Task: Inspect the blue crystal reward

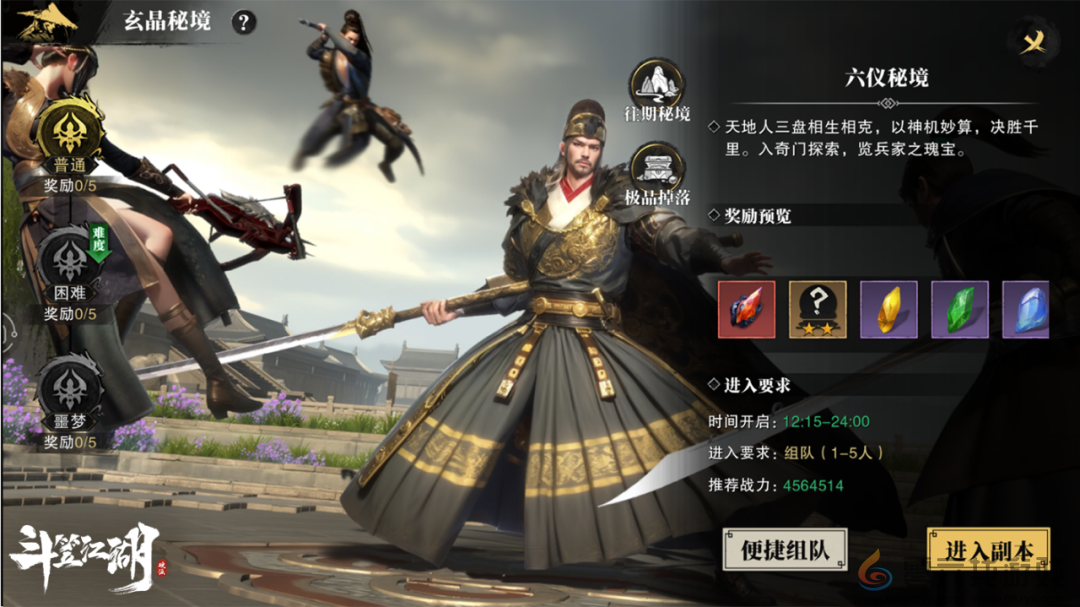Action: tap(1026, 309)
